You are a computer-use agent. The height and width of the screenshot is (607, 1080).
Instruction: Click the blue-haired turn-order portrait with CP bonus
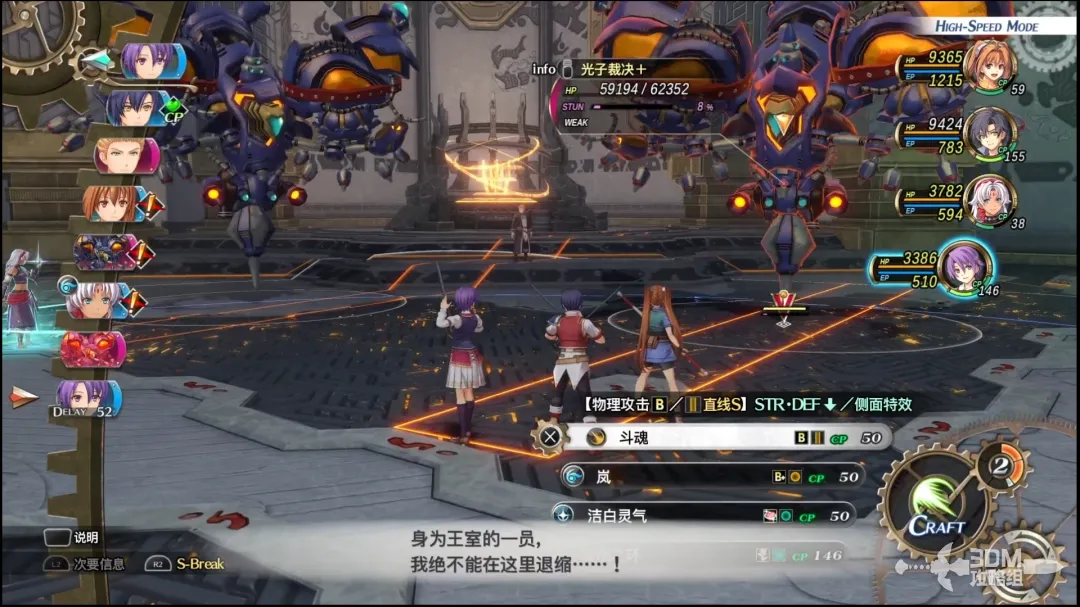132,108
